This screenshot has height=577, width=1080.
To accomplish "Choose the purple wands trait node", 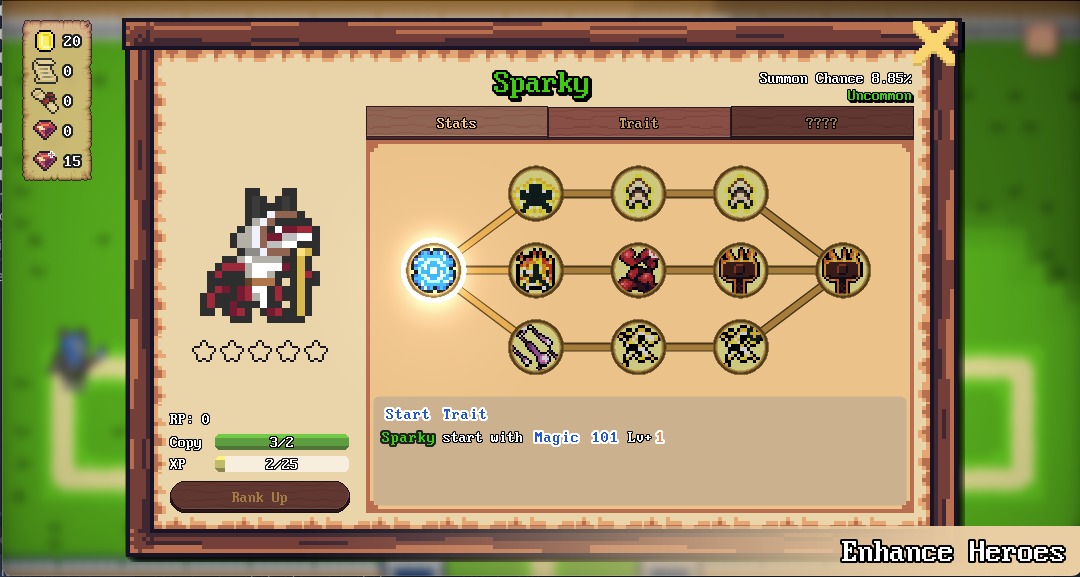I will 536,347.
